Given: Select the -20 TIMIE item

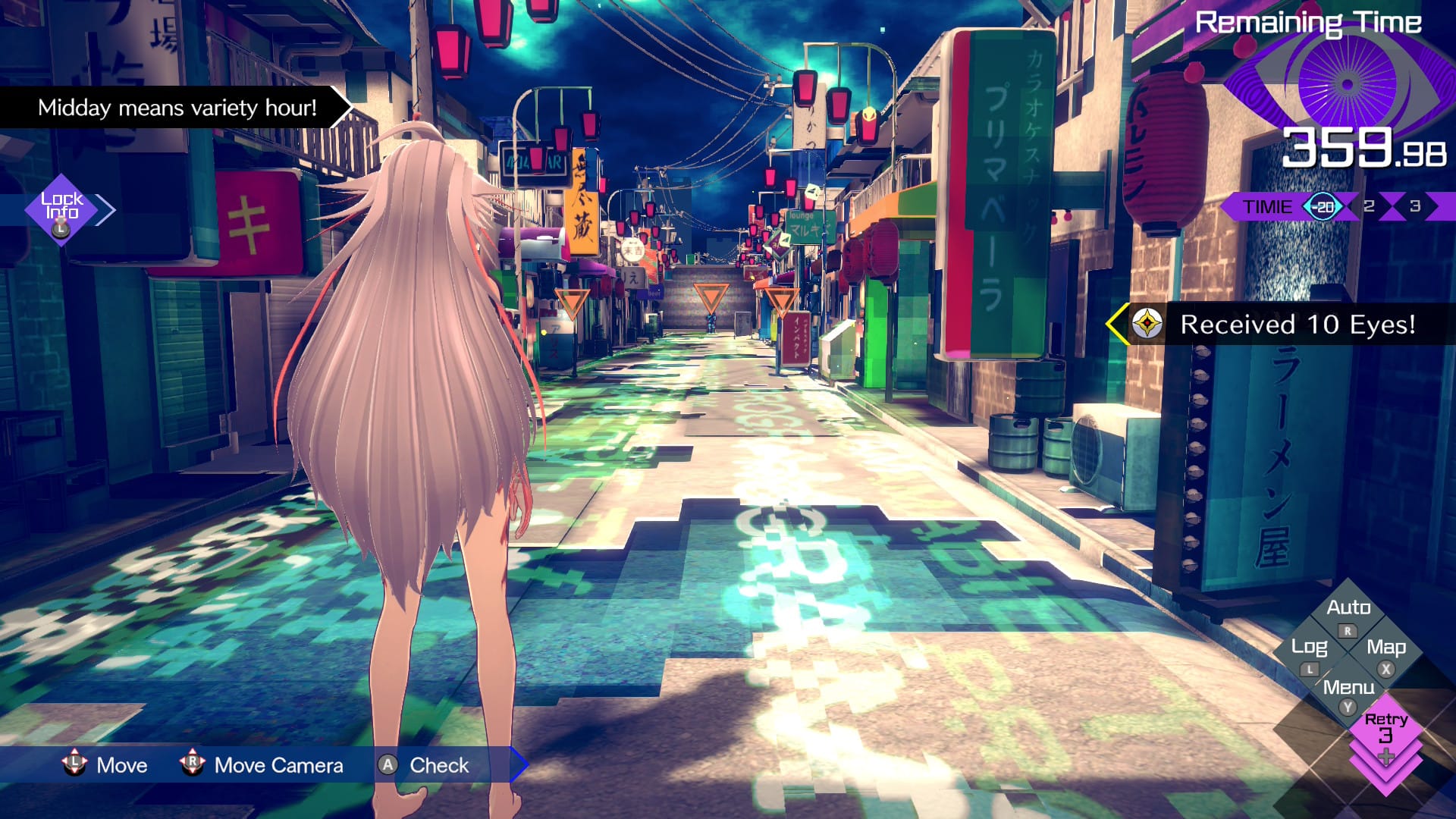Looking at the screenshot, I should [x=1323, y=206].
